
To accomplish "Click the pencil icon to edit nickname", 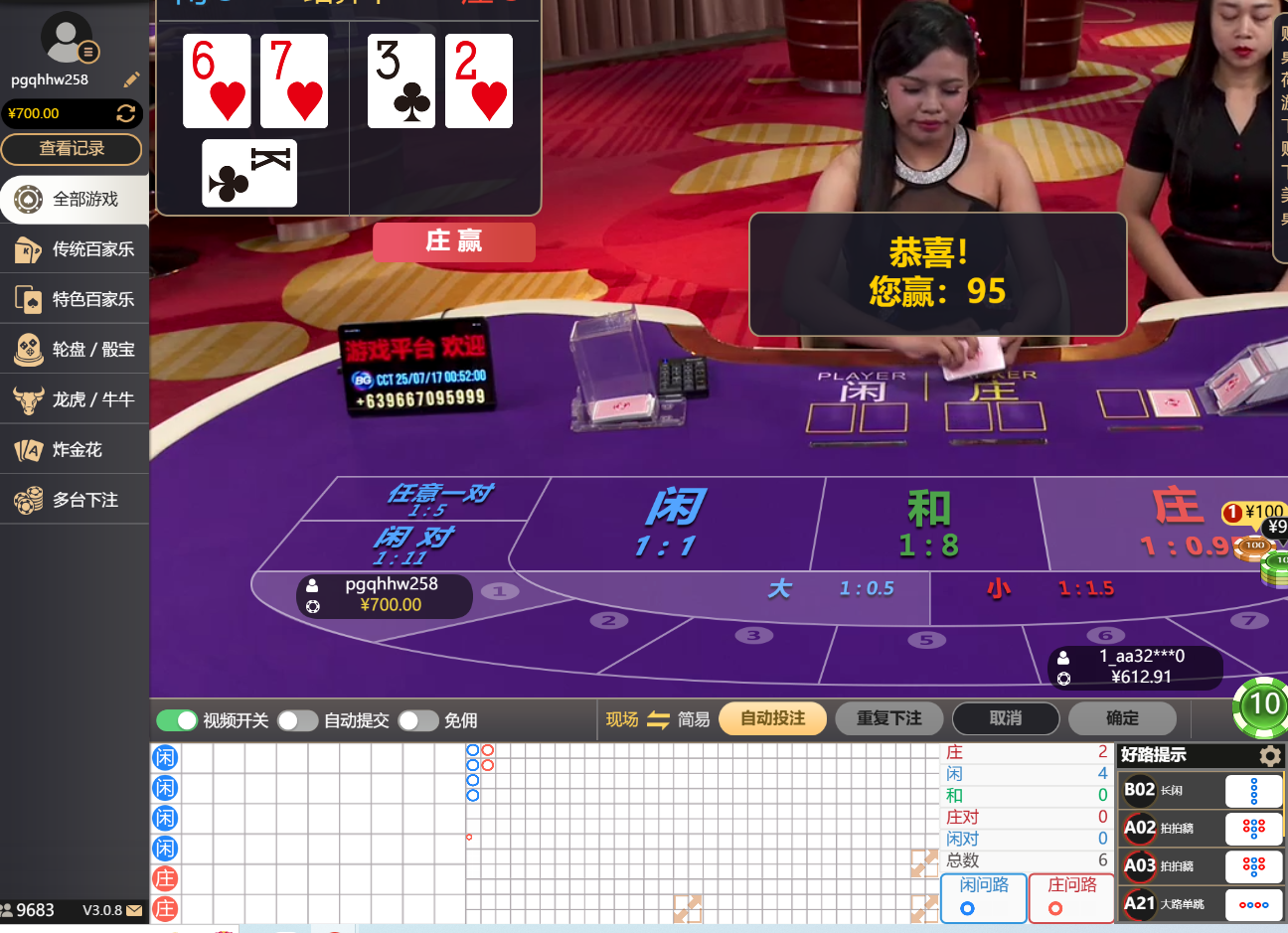I will (131, 78).
